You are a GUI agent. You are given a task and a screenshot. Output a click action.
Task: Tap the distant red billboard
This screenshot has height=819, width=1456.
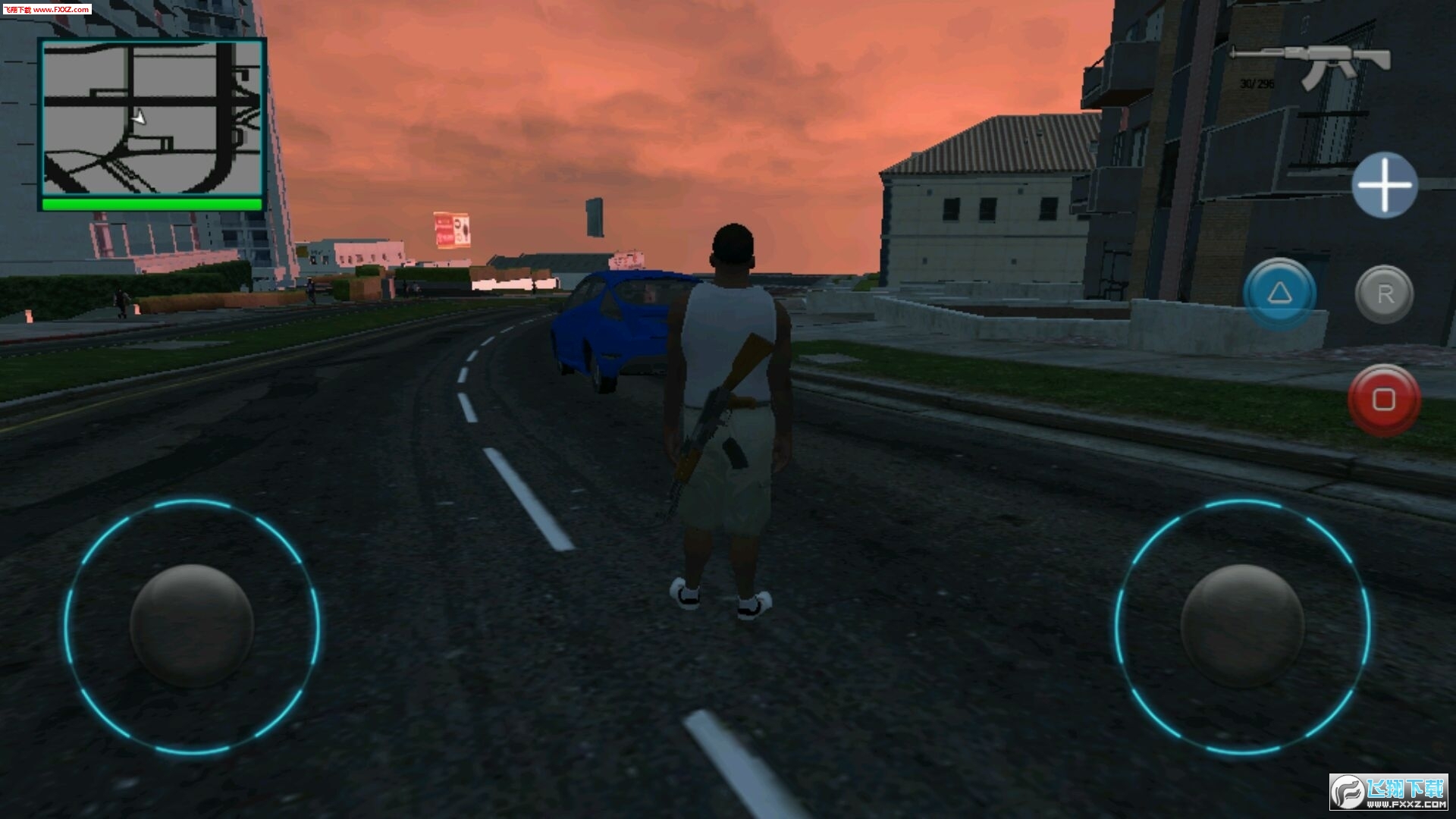point(450,227)
